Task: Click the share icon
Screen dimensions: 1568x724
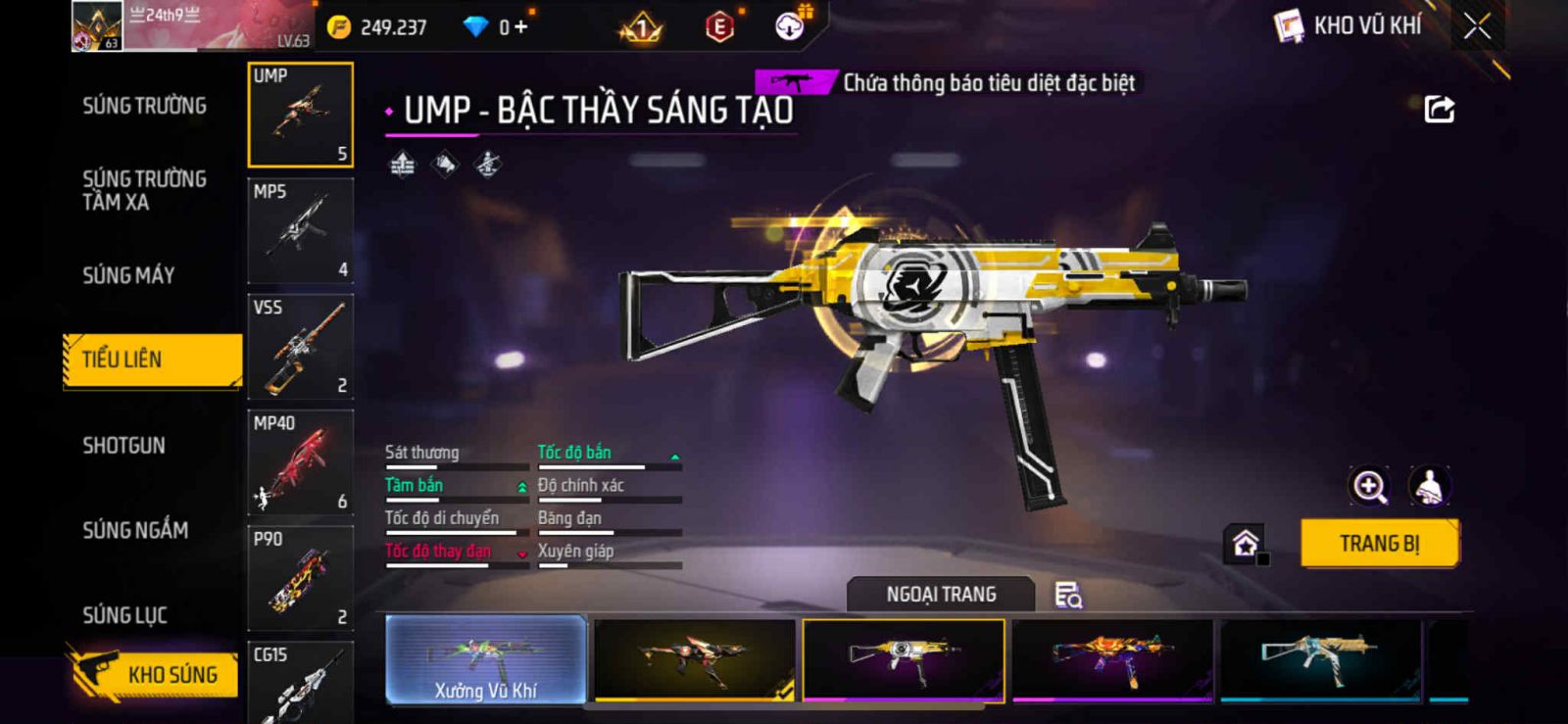Action: coord(1439,109)
